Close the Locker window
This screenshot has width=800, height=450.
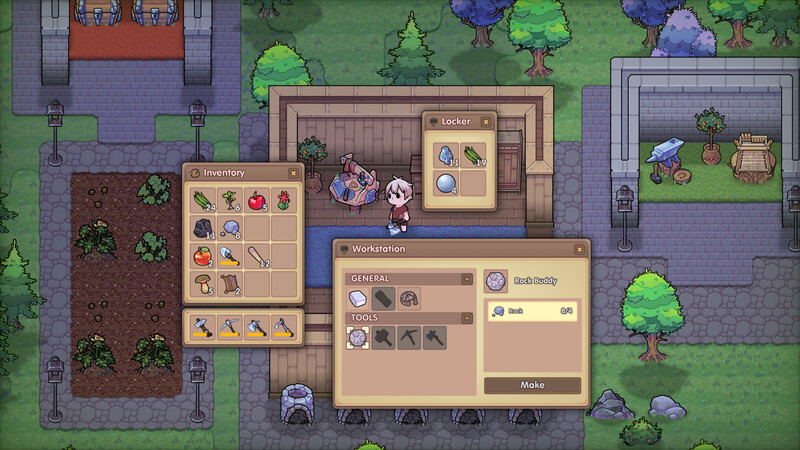click(486, 121)
